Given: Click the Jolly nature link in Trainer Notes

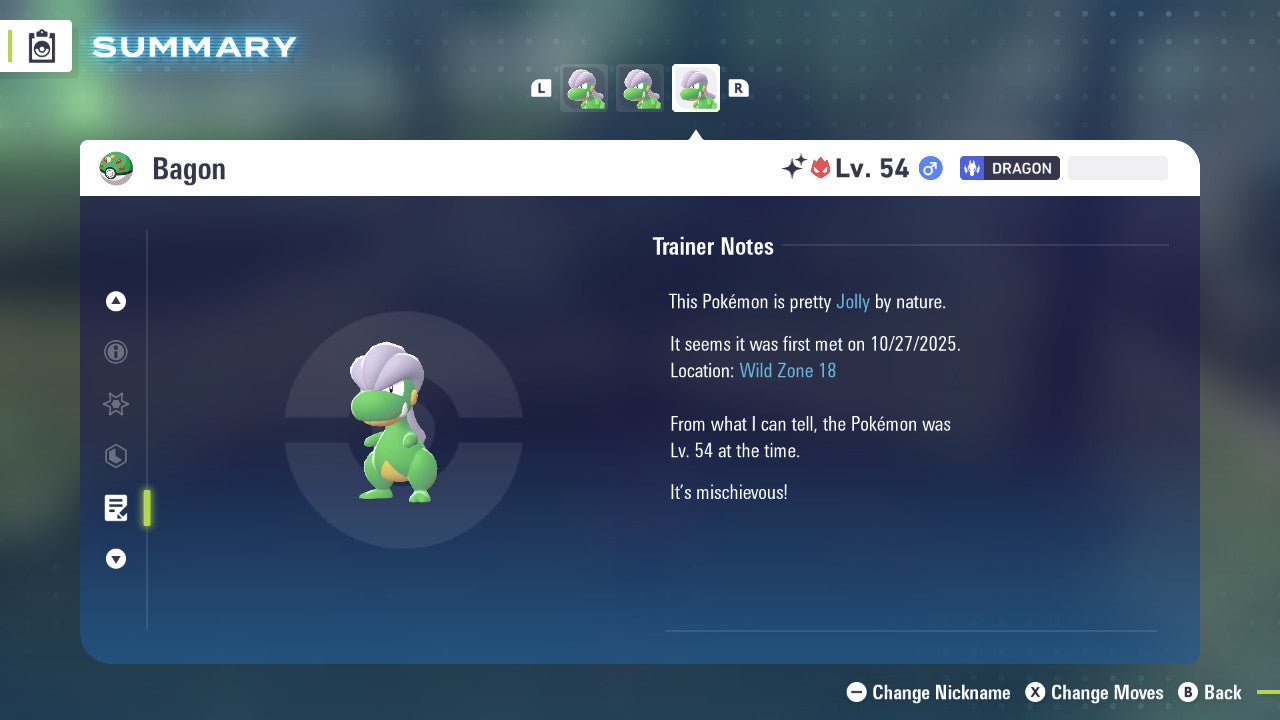Looking at the screenshot, I should click(x=853, y=301).
